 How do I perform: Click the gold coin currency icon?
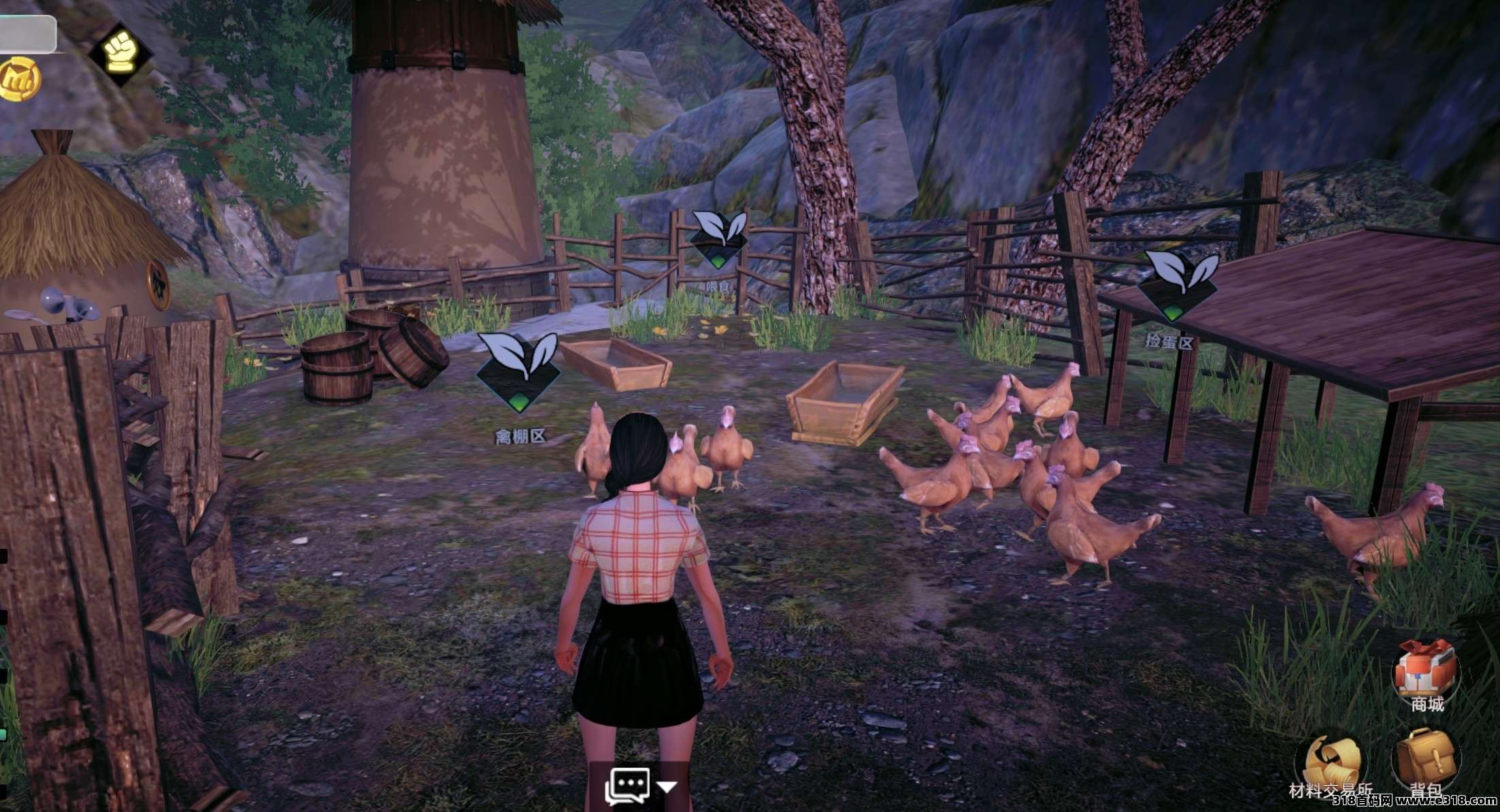click(19, 80)
